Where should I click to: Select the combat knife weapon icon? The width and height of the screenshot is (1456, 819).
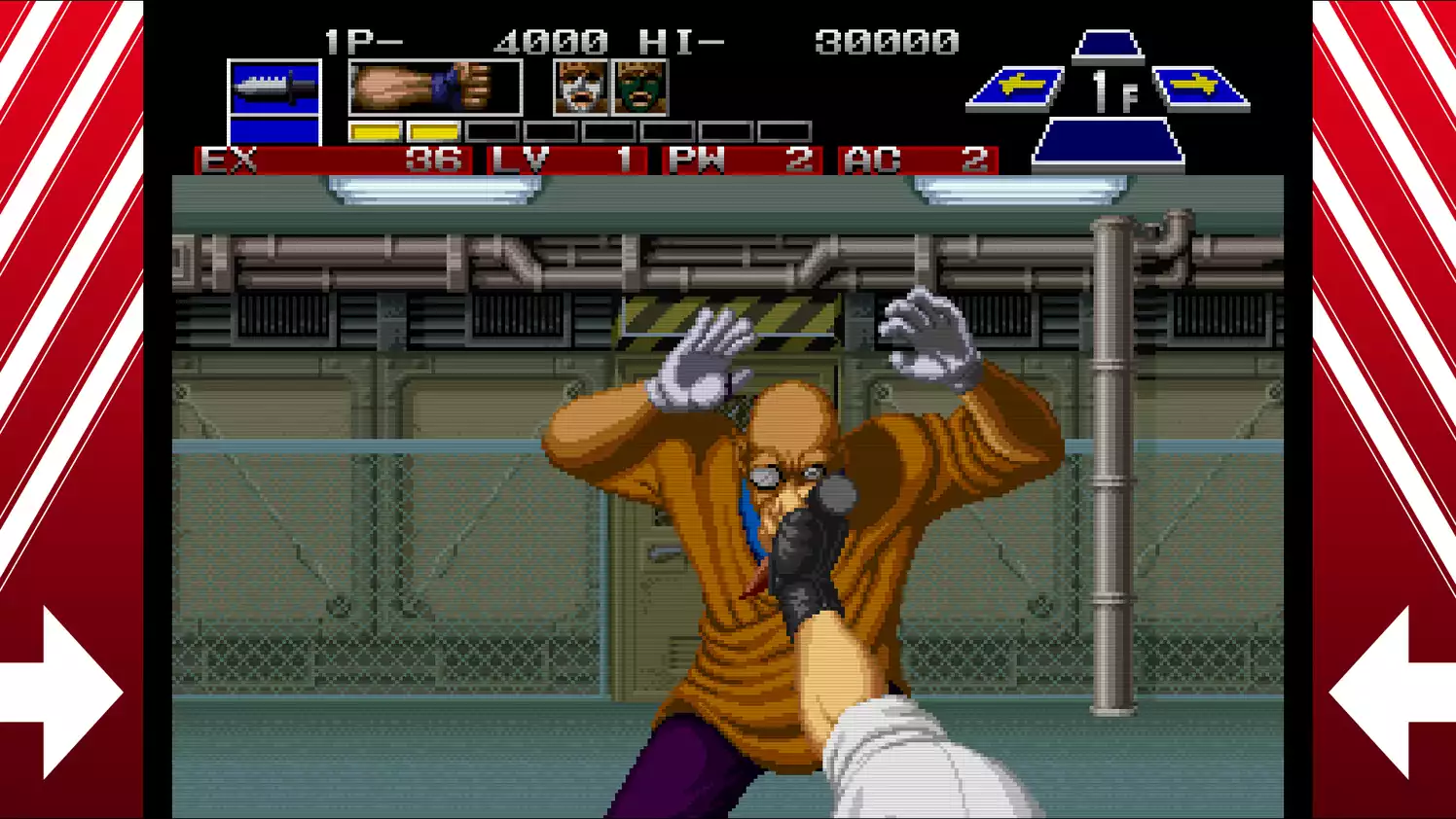[x=274, y=89]
